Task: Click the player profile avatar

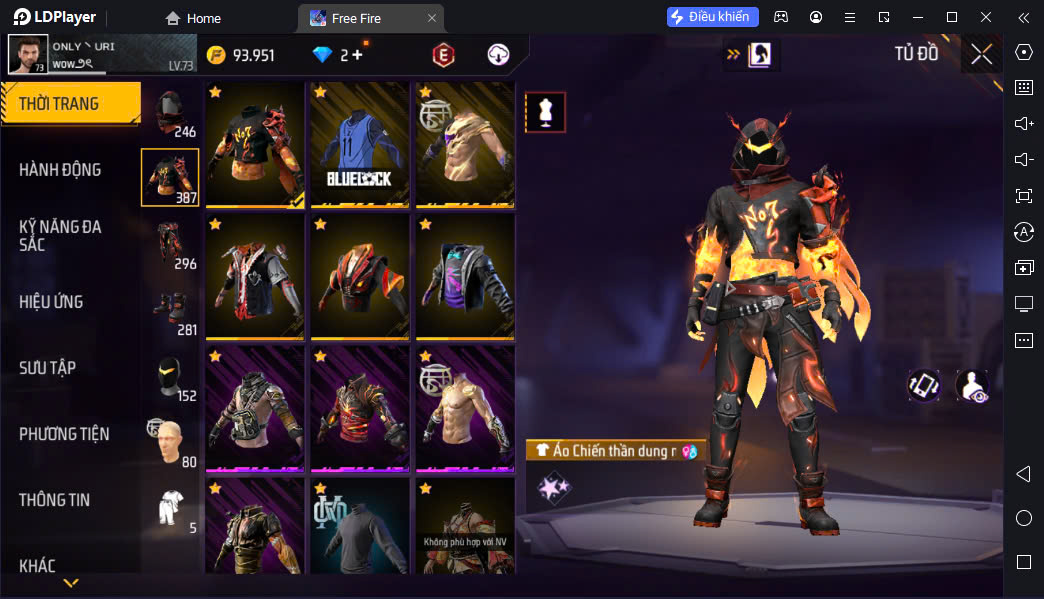Action: pyautogui.click(x=27, y=54)
